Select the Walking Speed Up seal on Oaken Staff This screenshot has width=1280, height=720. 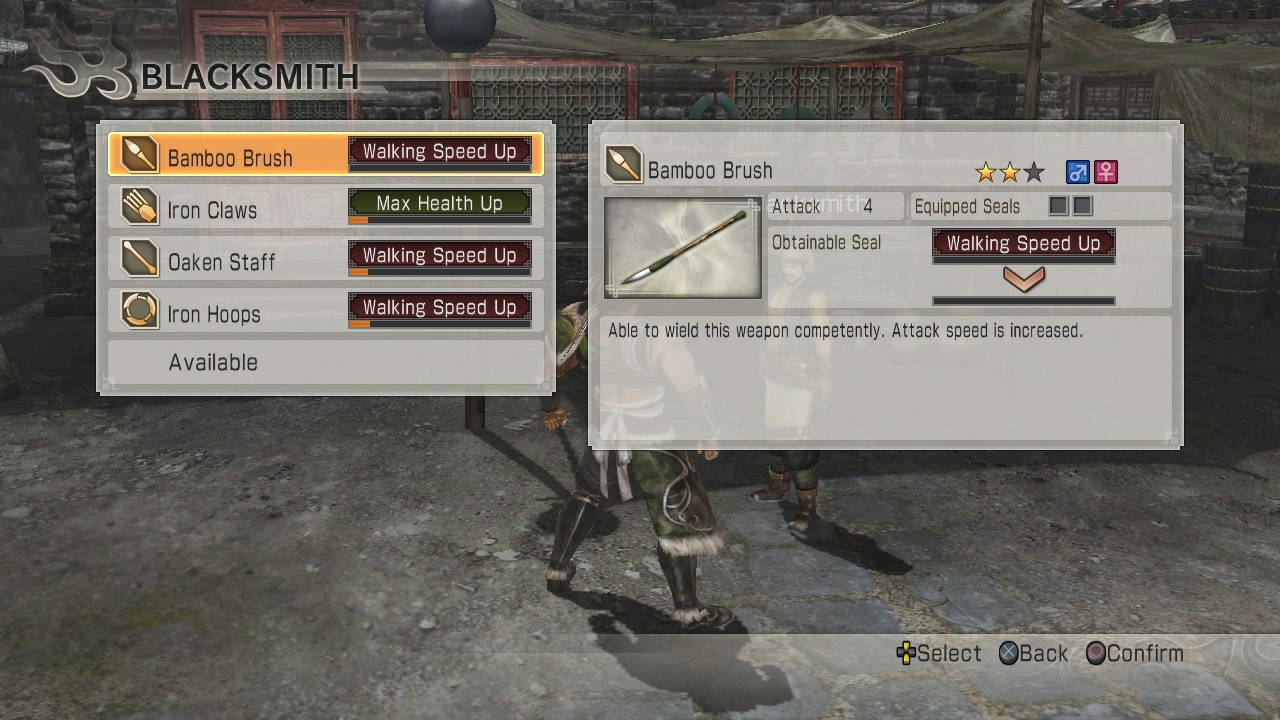(440, 256)
